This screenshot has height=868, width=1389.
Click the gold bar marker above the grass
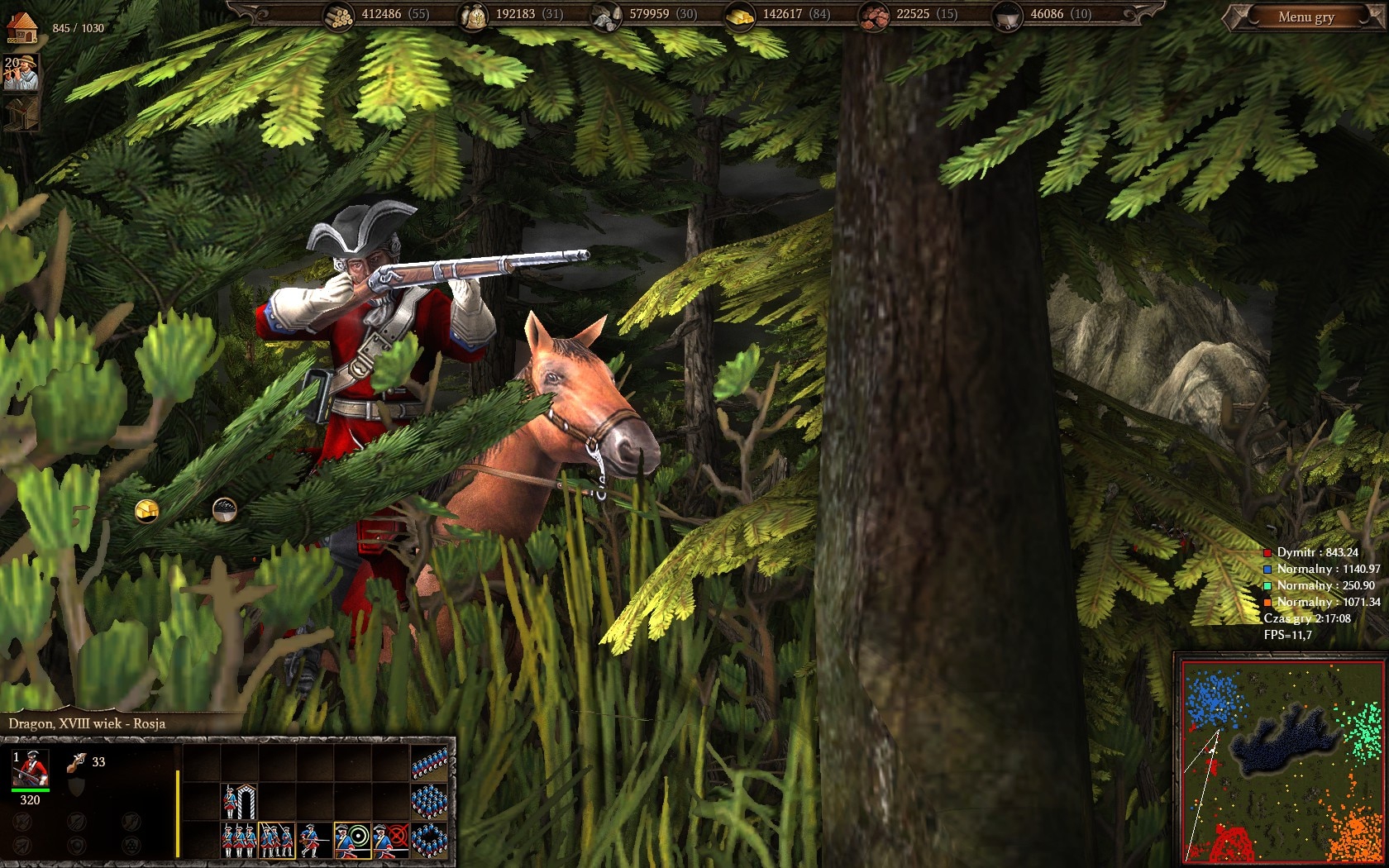(147, 511)
